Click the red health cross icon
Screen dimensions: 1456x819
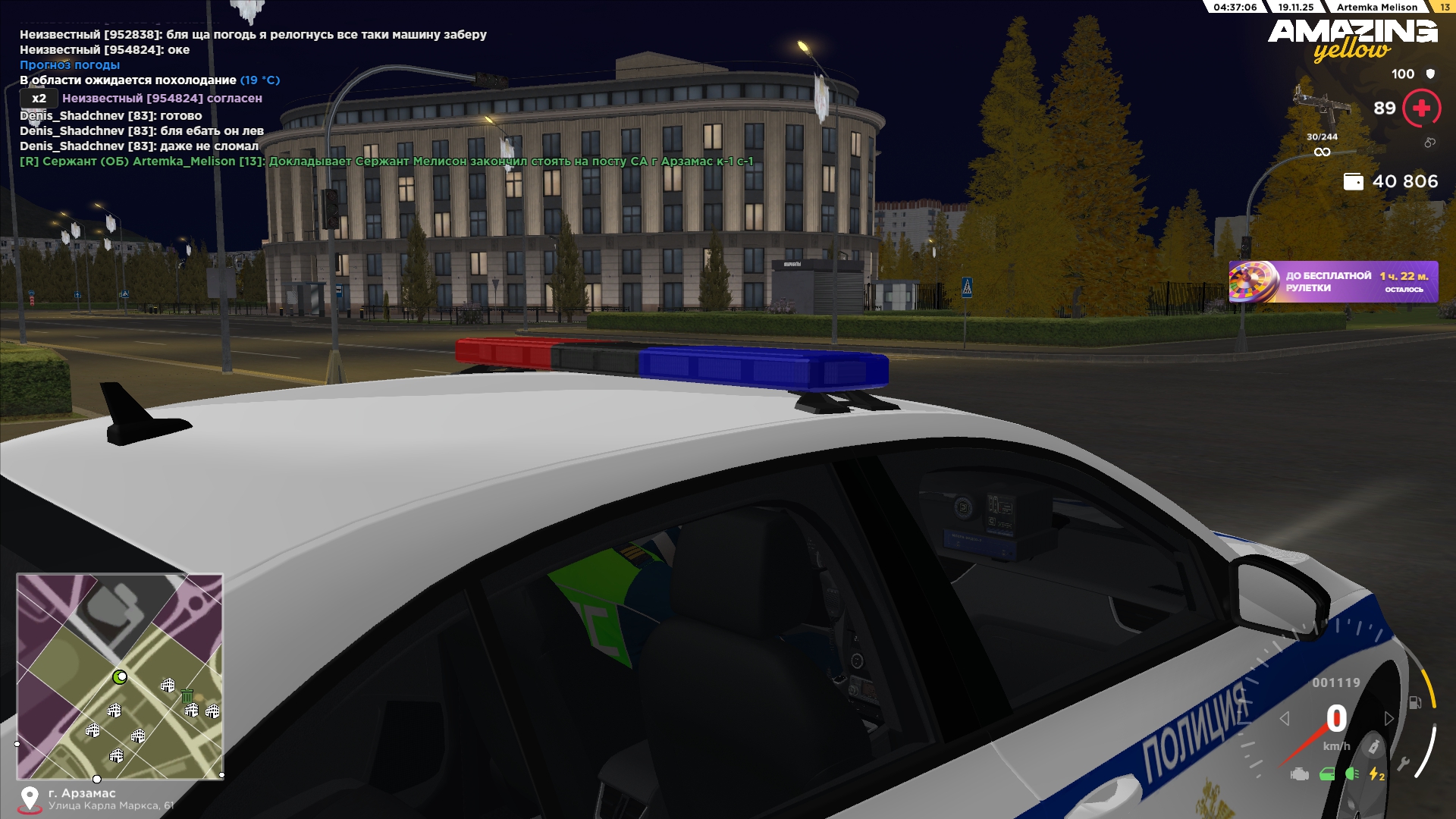[1422, 108]
